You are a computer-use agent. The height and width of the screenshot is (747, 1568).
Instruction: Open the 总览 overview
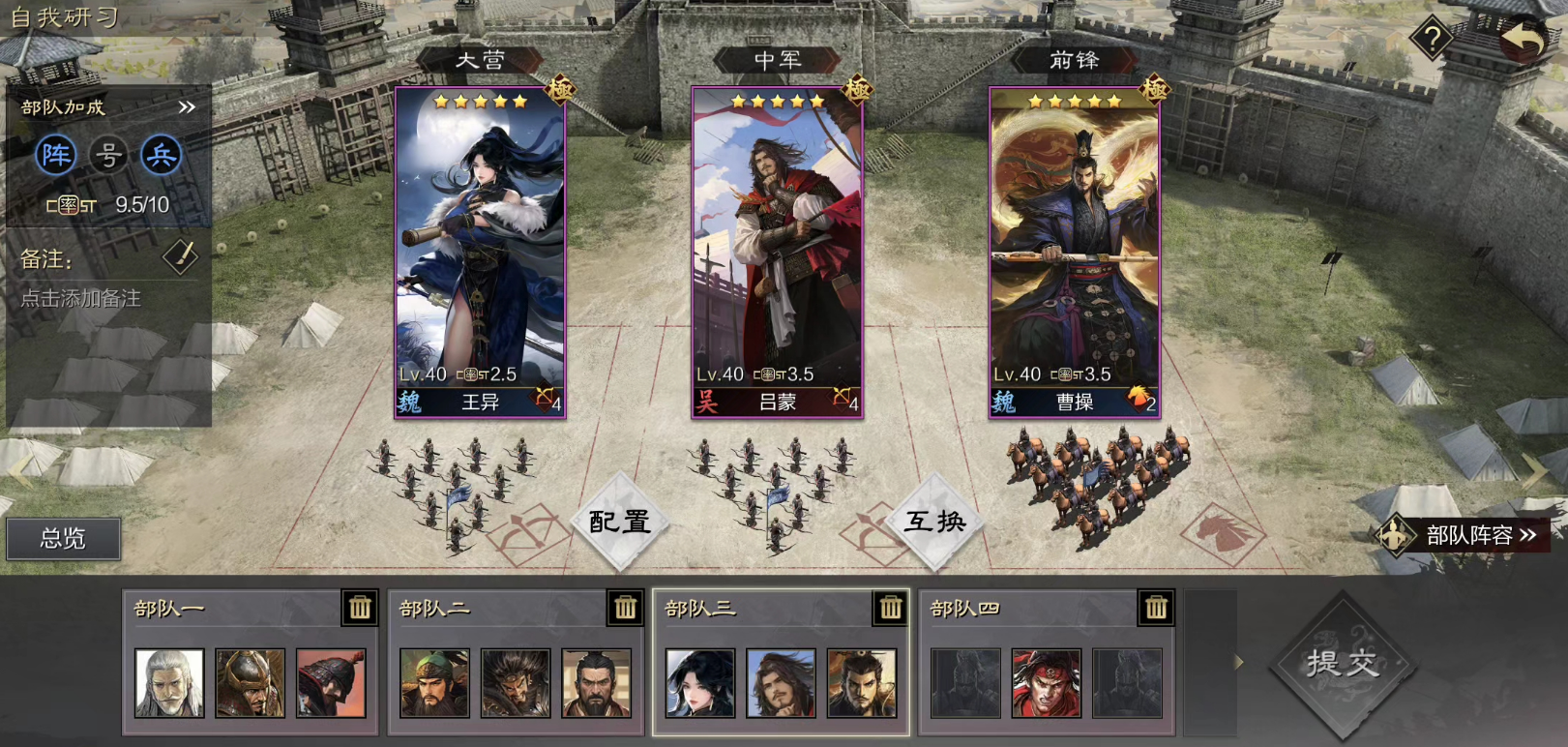pos(63,539)
